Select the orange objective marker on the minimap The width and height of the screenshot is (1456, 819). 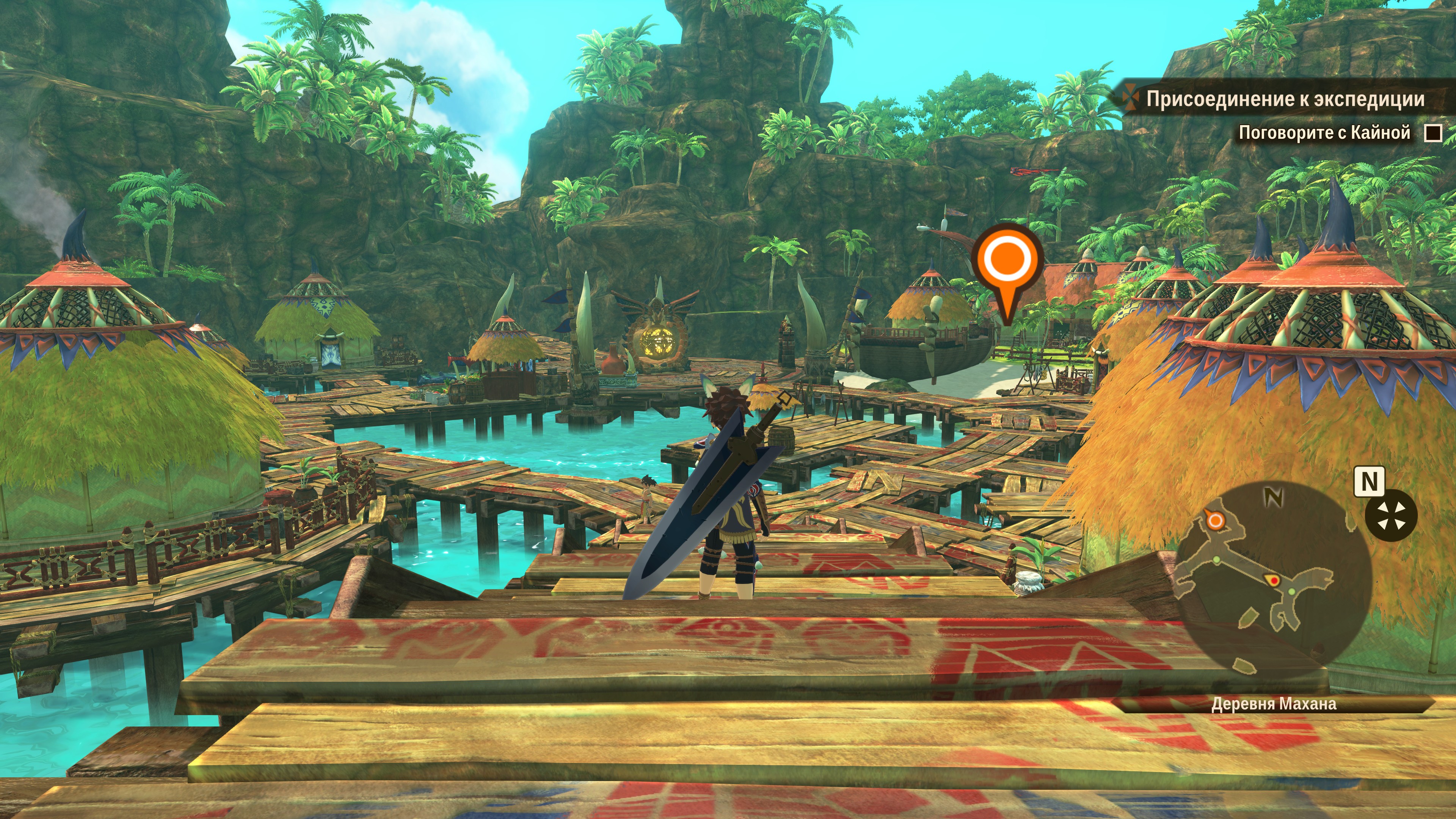(1214, 520)
